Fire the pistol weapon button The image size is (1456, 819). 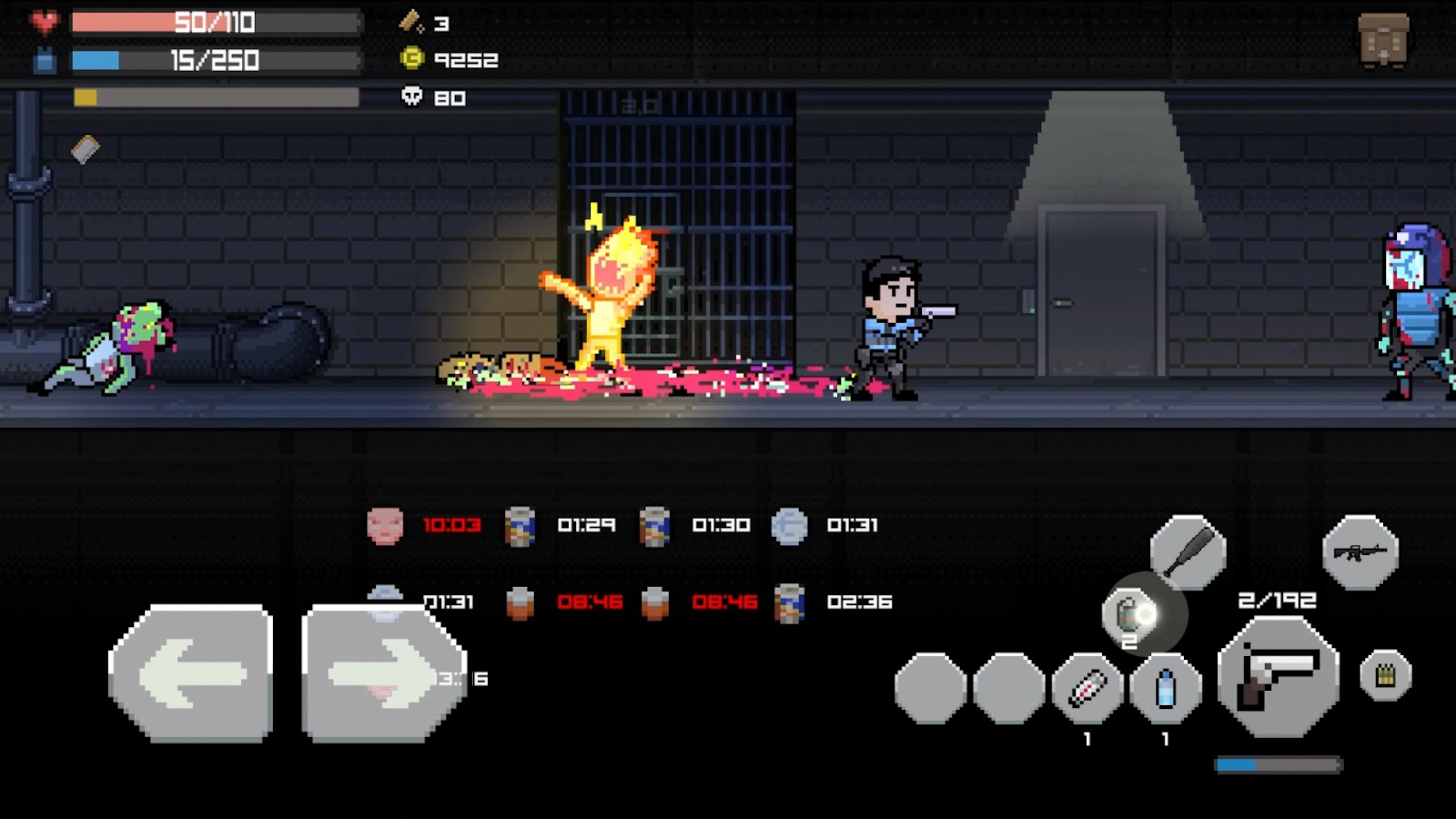coord(1278,677)
